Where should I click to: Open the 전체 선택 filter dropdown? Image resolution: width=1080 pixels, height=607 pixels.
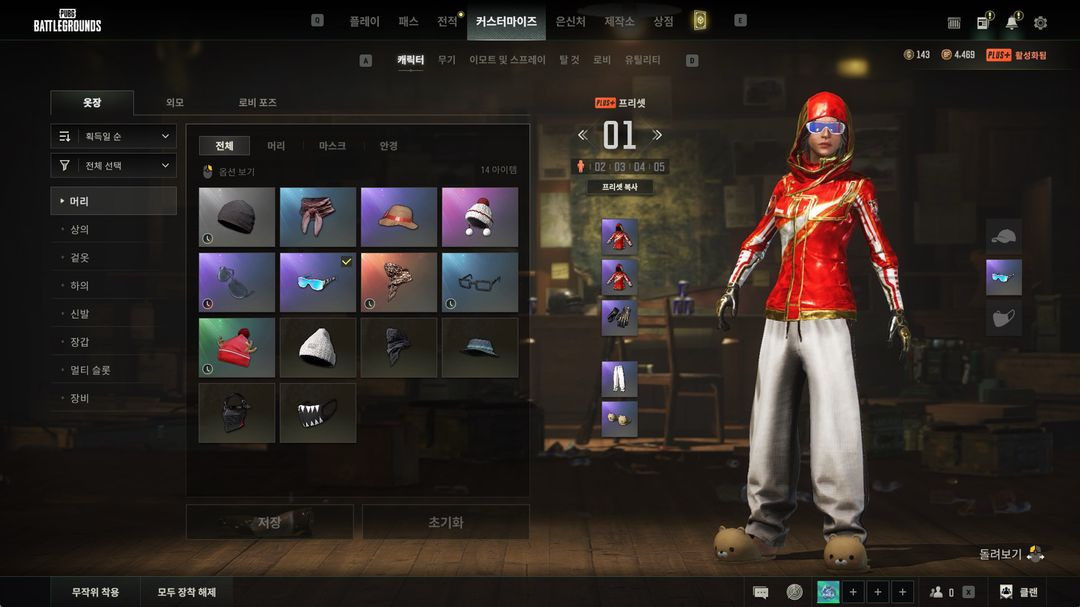pyautogui.click(x=114, y=165)
